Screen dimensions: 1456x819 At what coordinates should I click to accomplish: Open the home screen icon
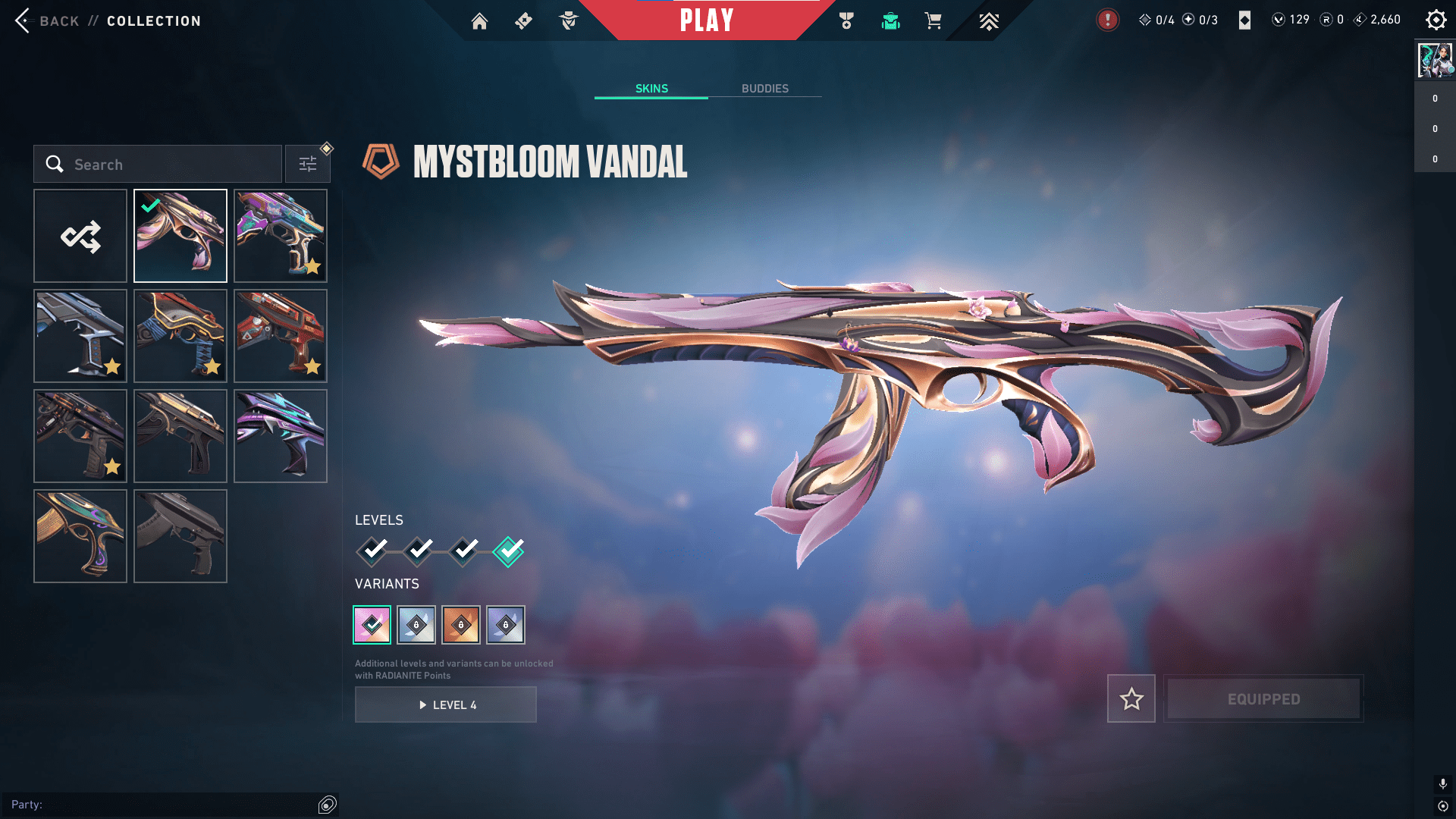479,21
